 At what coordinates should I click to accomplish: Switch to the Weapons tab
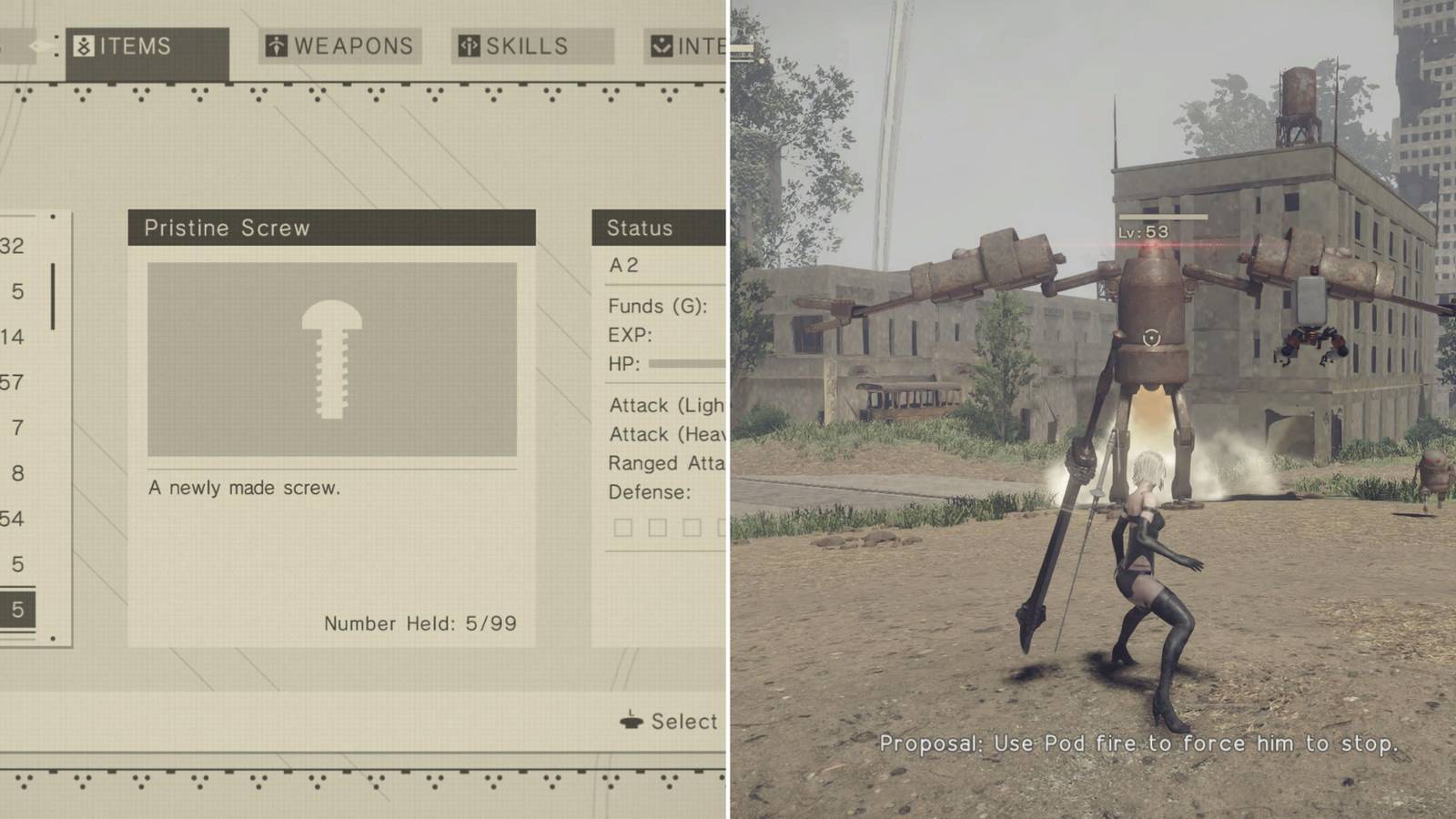pyautogui.click(x=339, y=45)
